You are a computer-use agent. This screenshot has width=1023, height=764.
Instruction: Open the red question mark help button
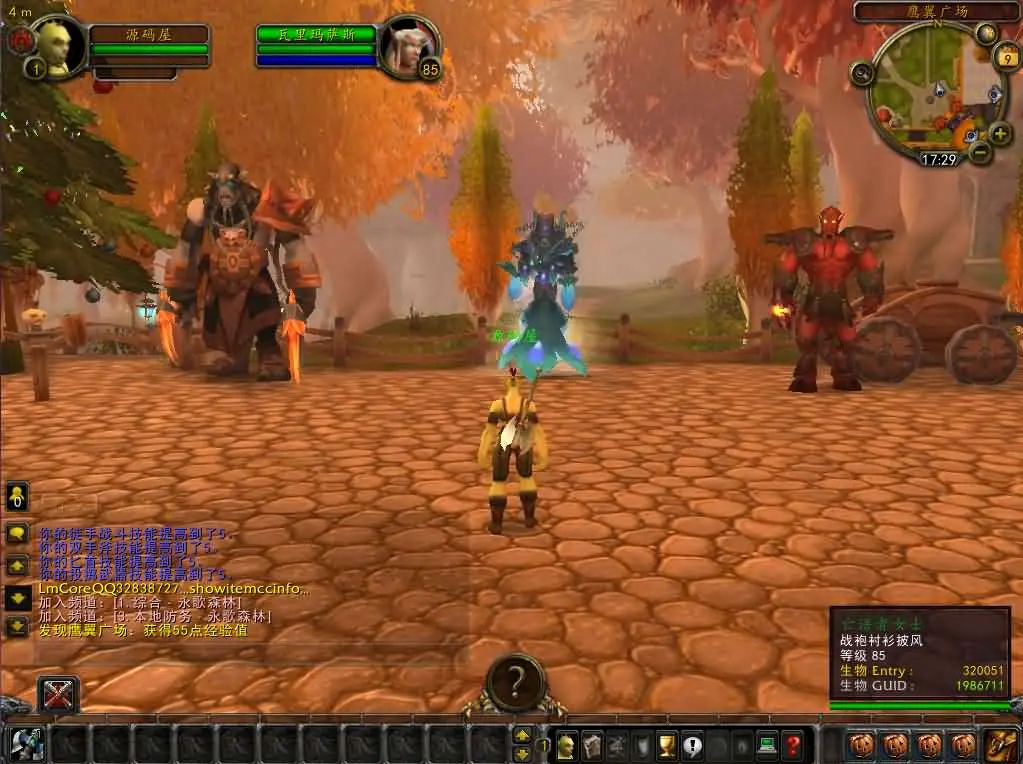(x=792, y=745)
